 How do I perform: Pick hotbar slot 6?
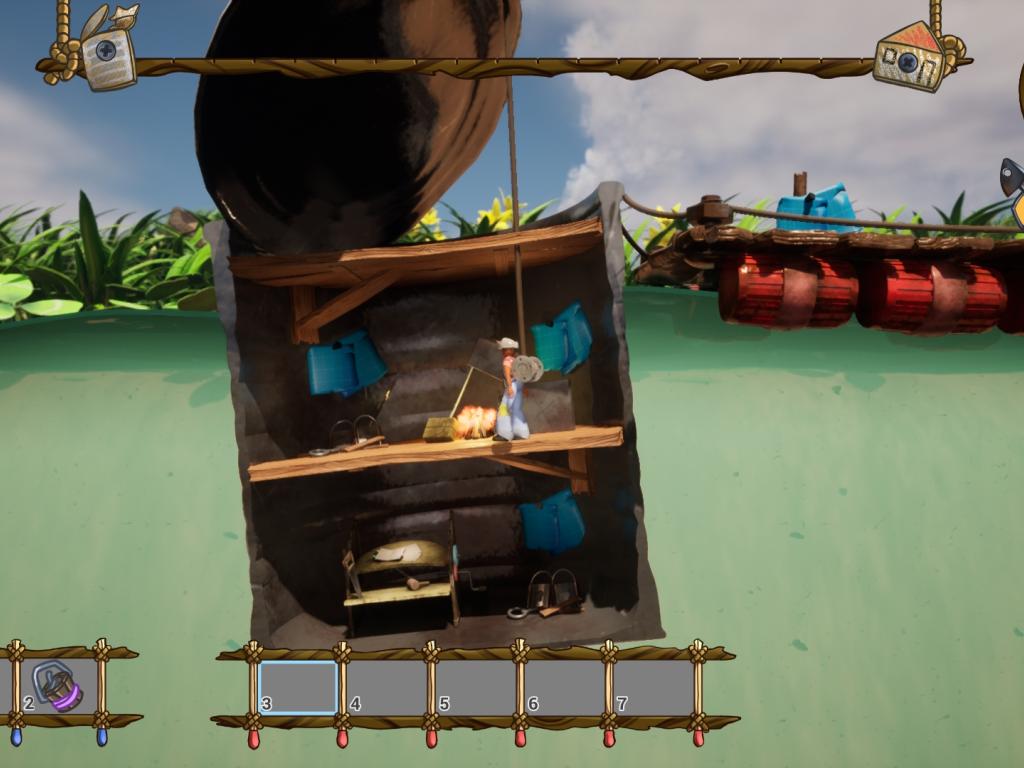click(x=564, y=687)
